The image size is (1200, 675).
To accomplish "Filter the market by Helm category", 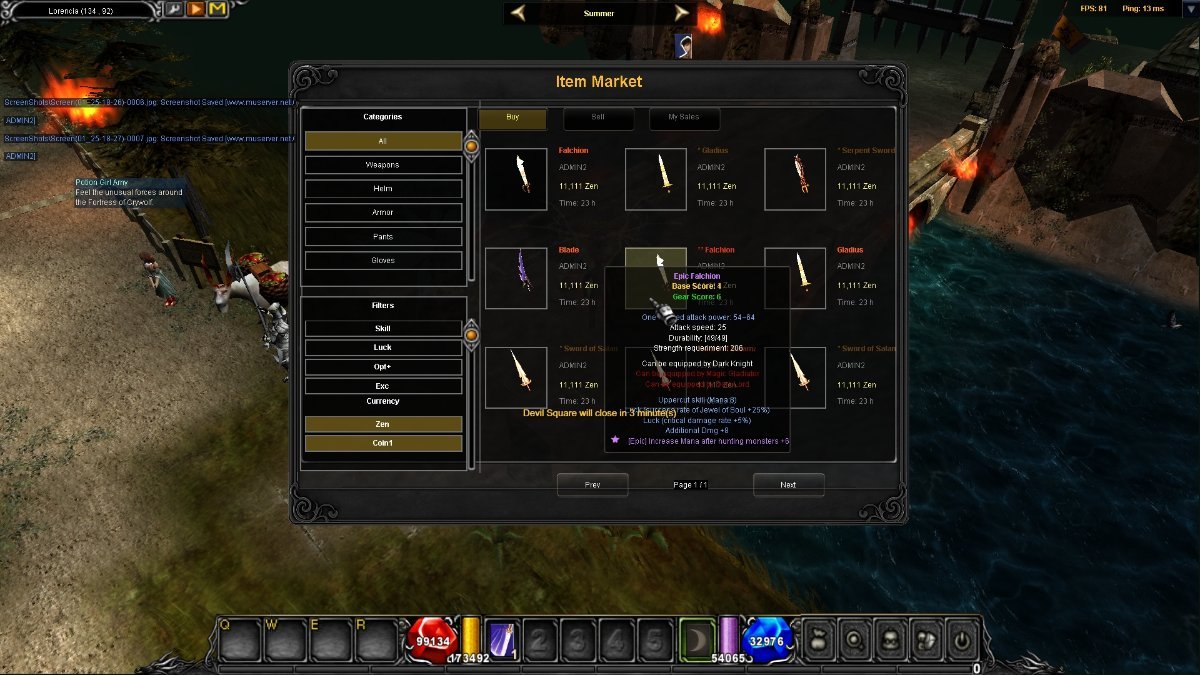I will 383,189.
